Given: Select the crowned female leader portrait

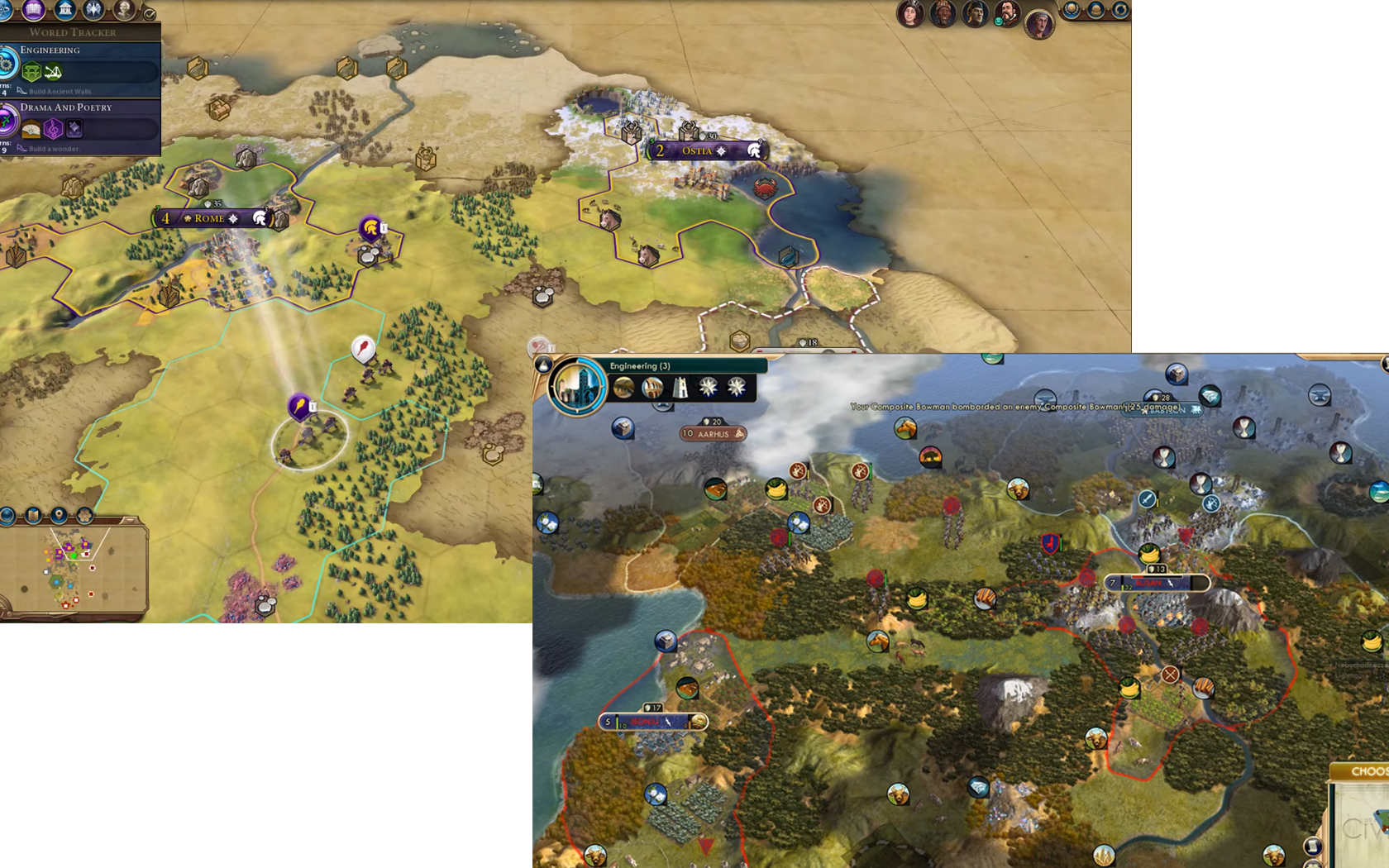Looking at the screenshot, I should click(x=909, y=14).
